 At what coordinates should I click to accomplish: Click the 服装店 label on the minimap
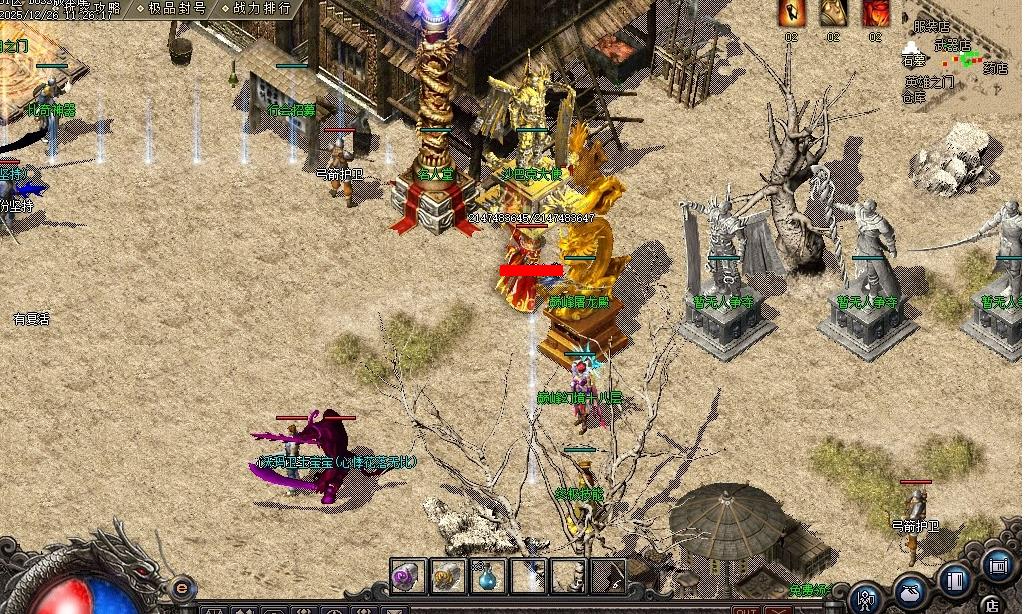(x=932, y=26)
